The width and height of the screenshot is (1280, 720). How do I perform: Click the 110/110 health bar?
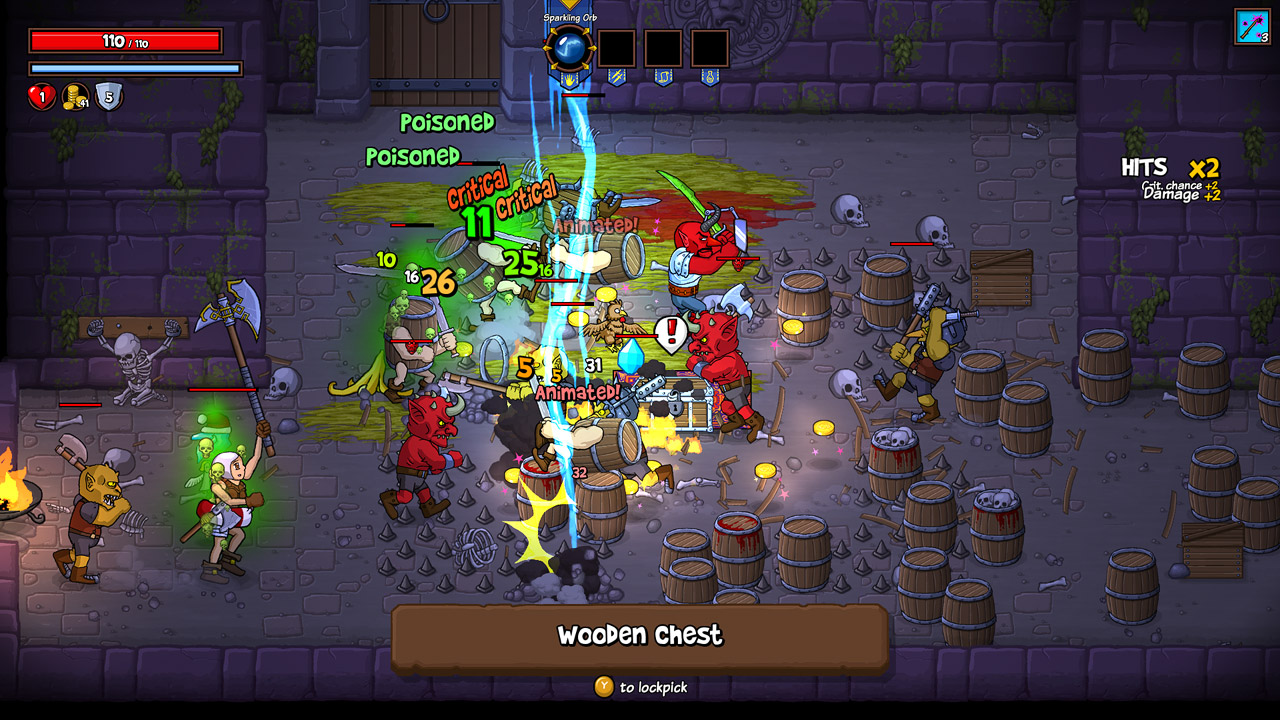[x=123, y=41]
